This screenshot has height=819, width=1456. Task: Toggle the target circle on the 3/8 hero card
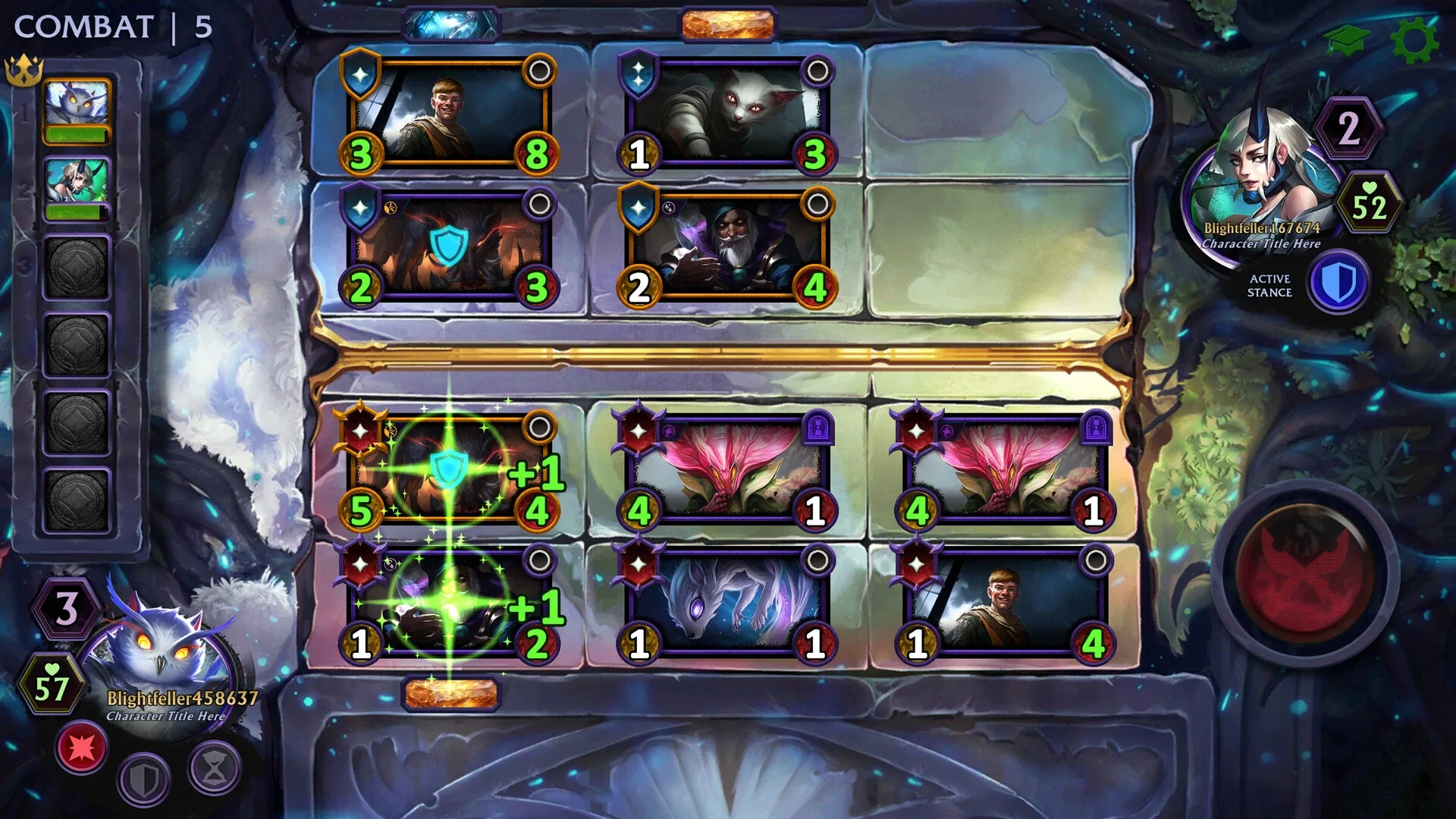click(541, 70)
